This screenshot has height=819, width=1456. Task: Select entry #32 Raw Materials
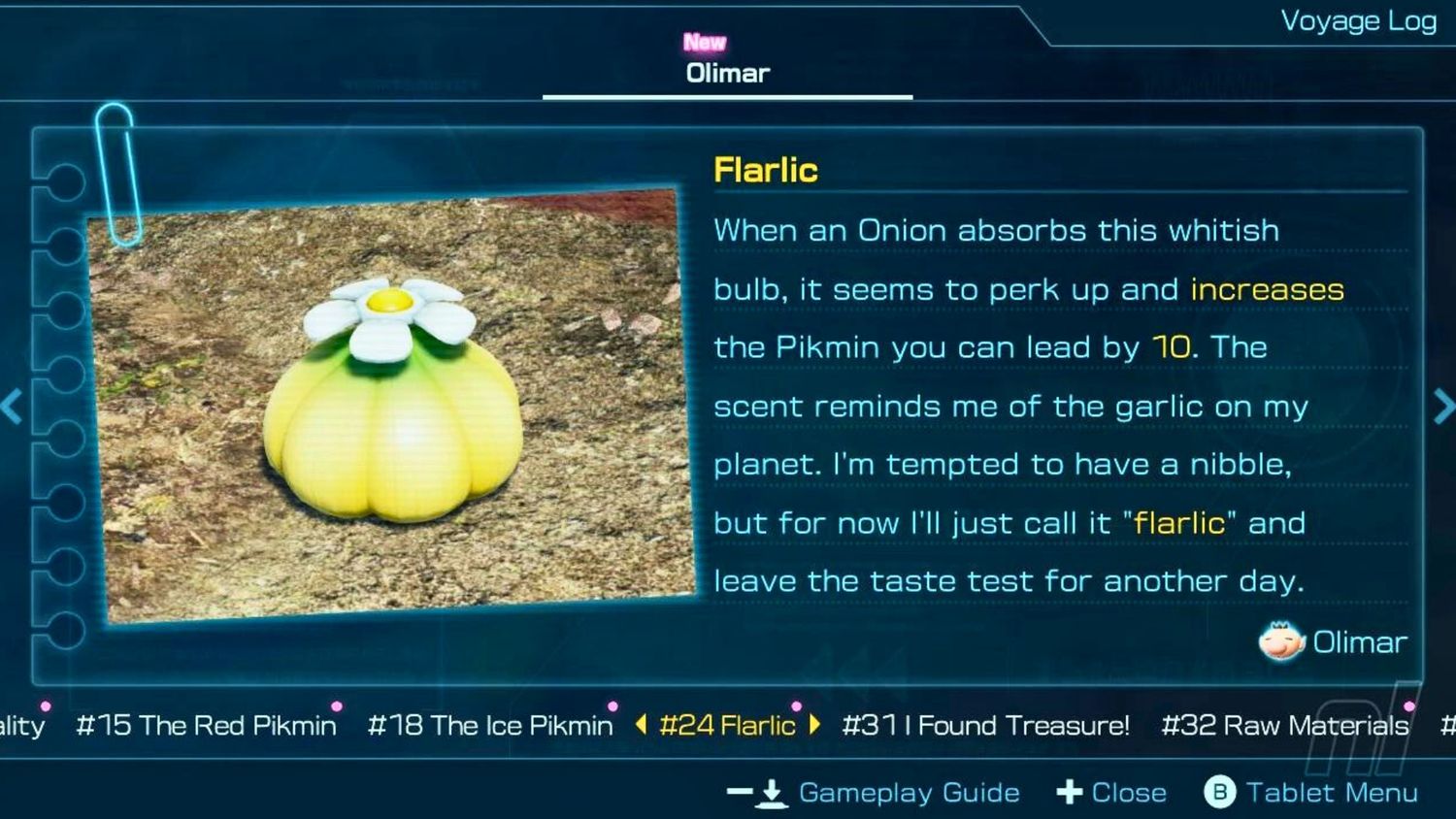pos(1284,726)
